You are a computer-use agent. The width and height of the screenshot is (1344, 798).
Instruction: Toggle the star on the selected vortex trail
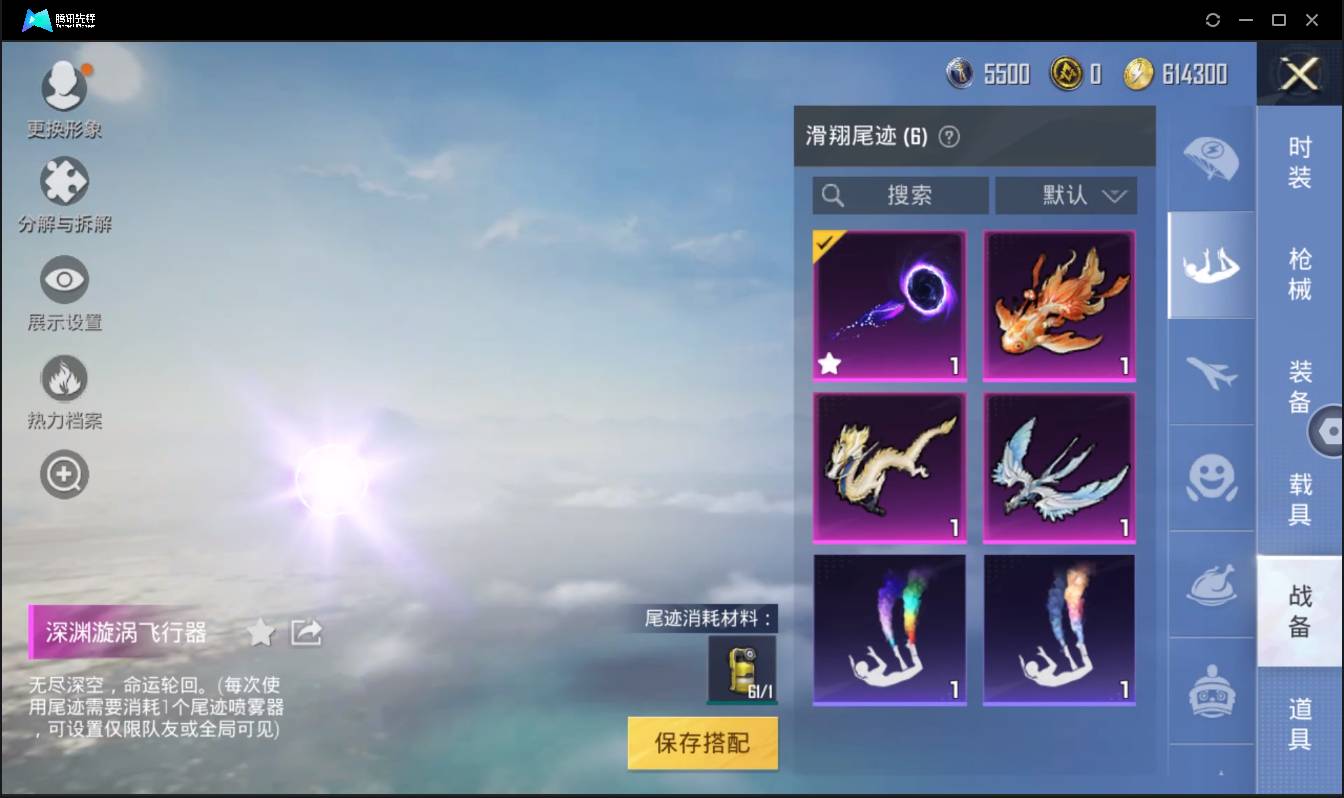point(828,364)
